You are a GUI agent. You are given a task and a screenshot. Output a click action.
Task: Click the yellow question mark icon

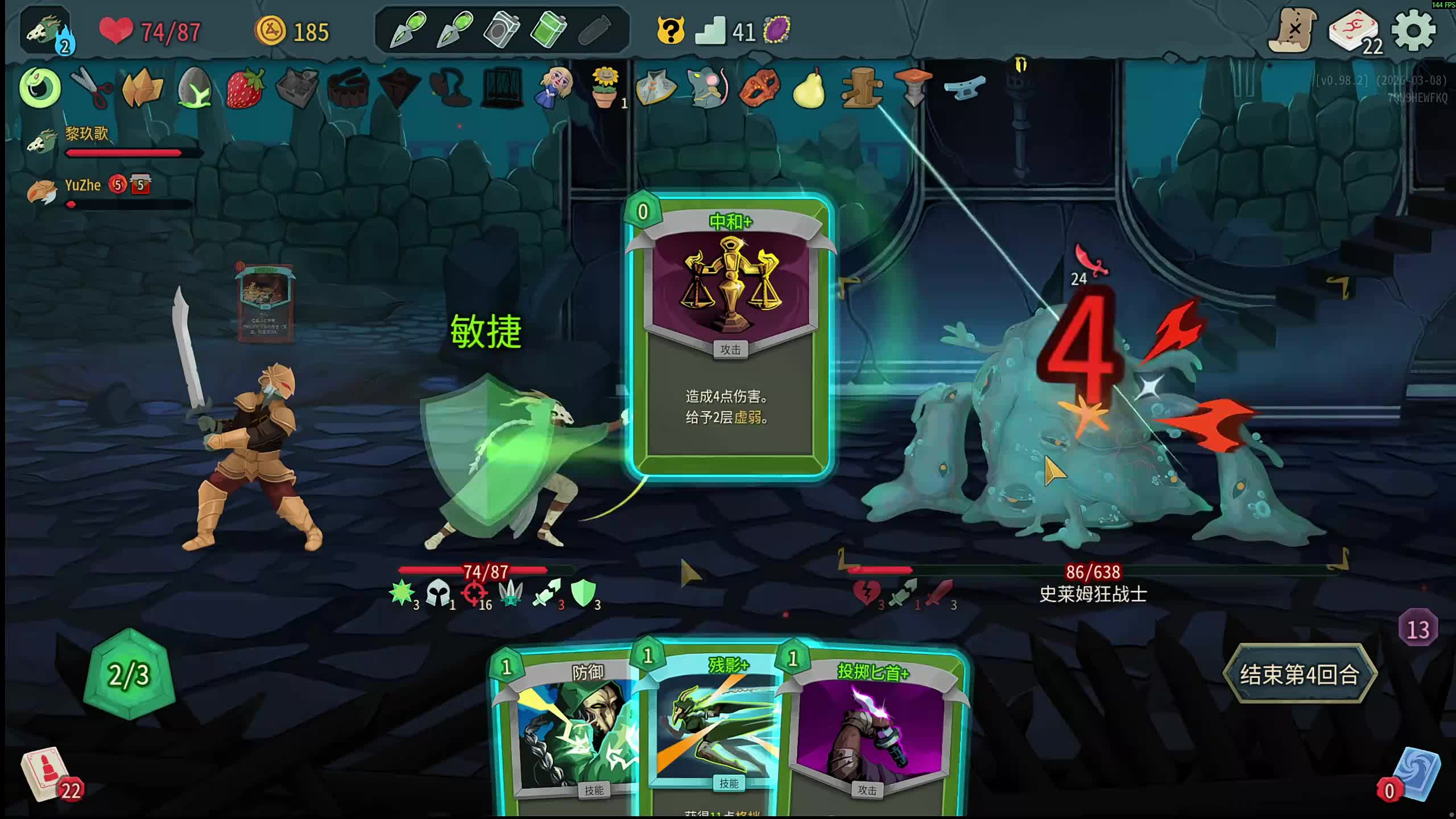click(x=670, y=31)
